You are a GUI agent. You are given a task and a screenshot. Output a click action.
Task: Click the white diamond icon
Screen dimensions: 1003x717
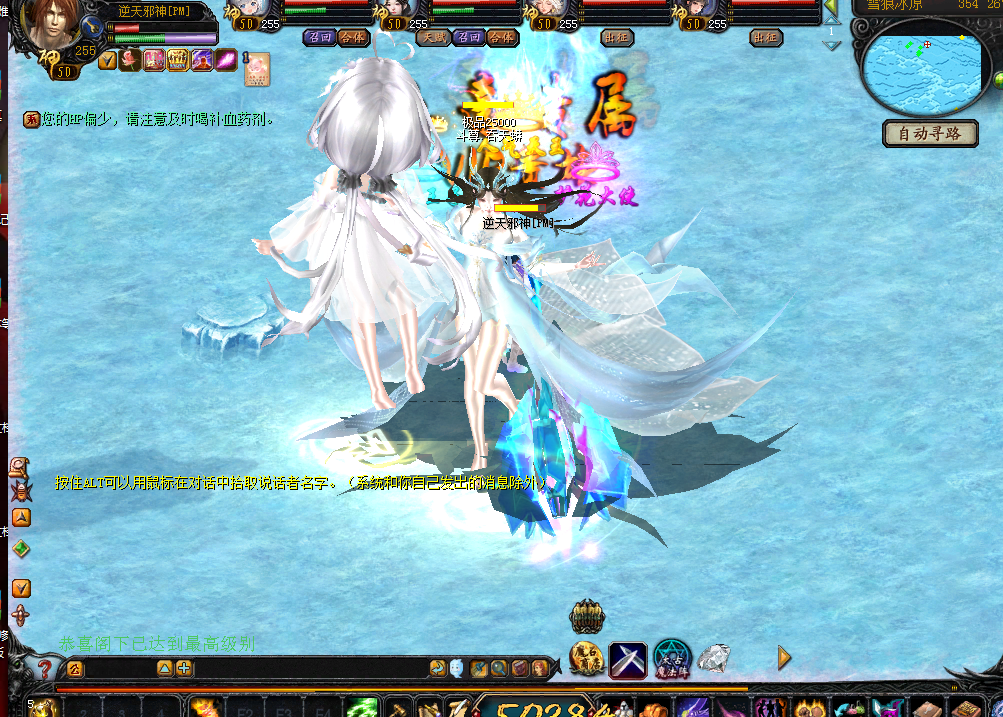(713, 658)
